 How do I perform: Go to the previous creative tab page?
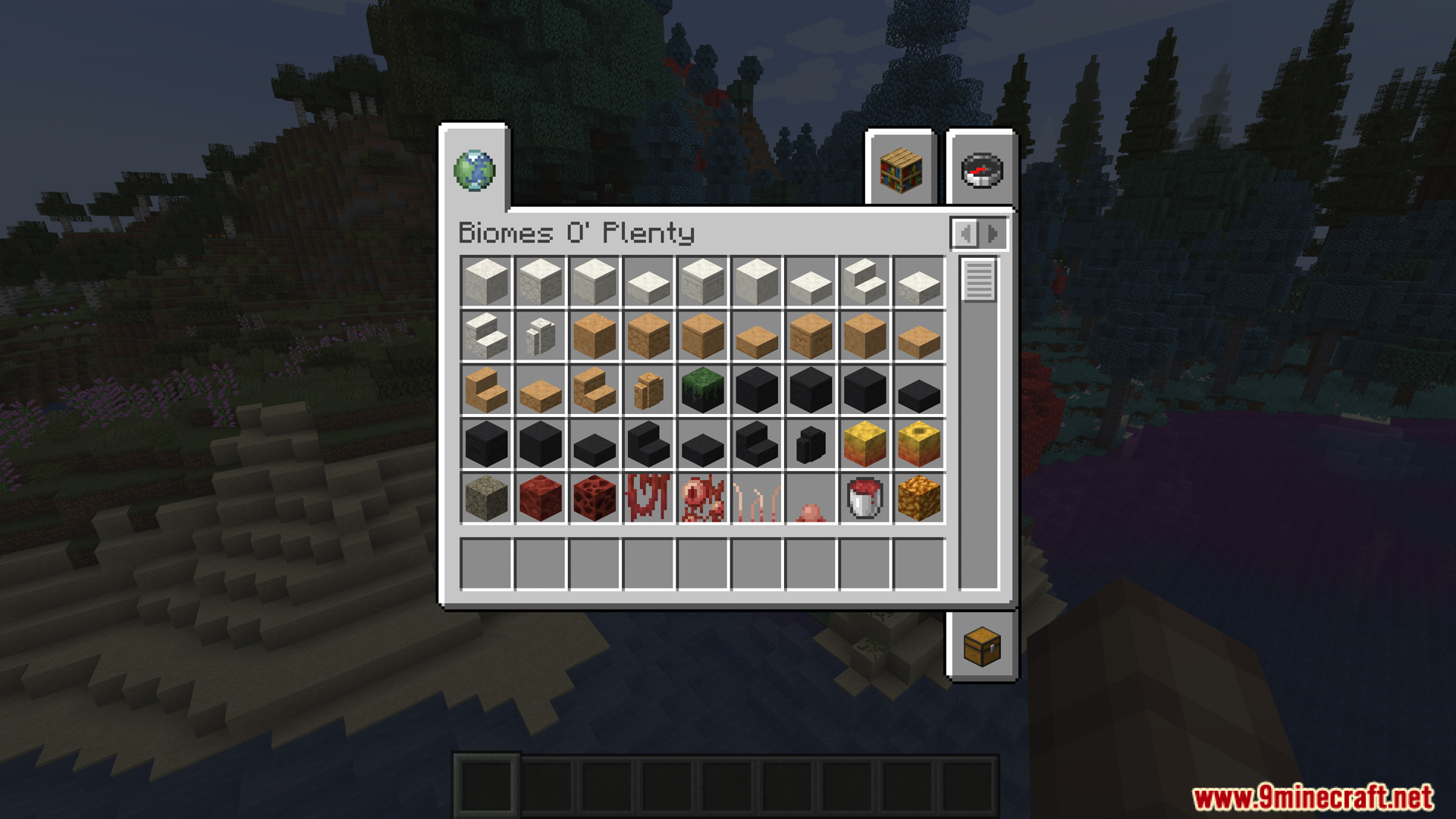965,234
